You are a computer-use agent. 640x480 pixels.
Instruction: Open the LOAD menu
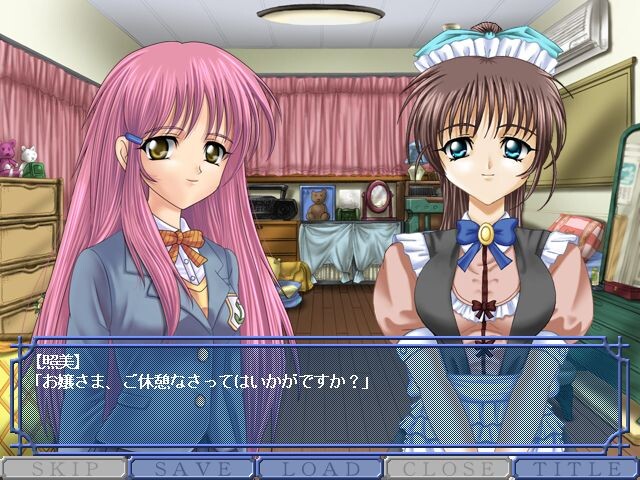320,468
